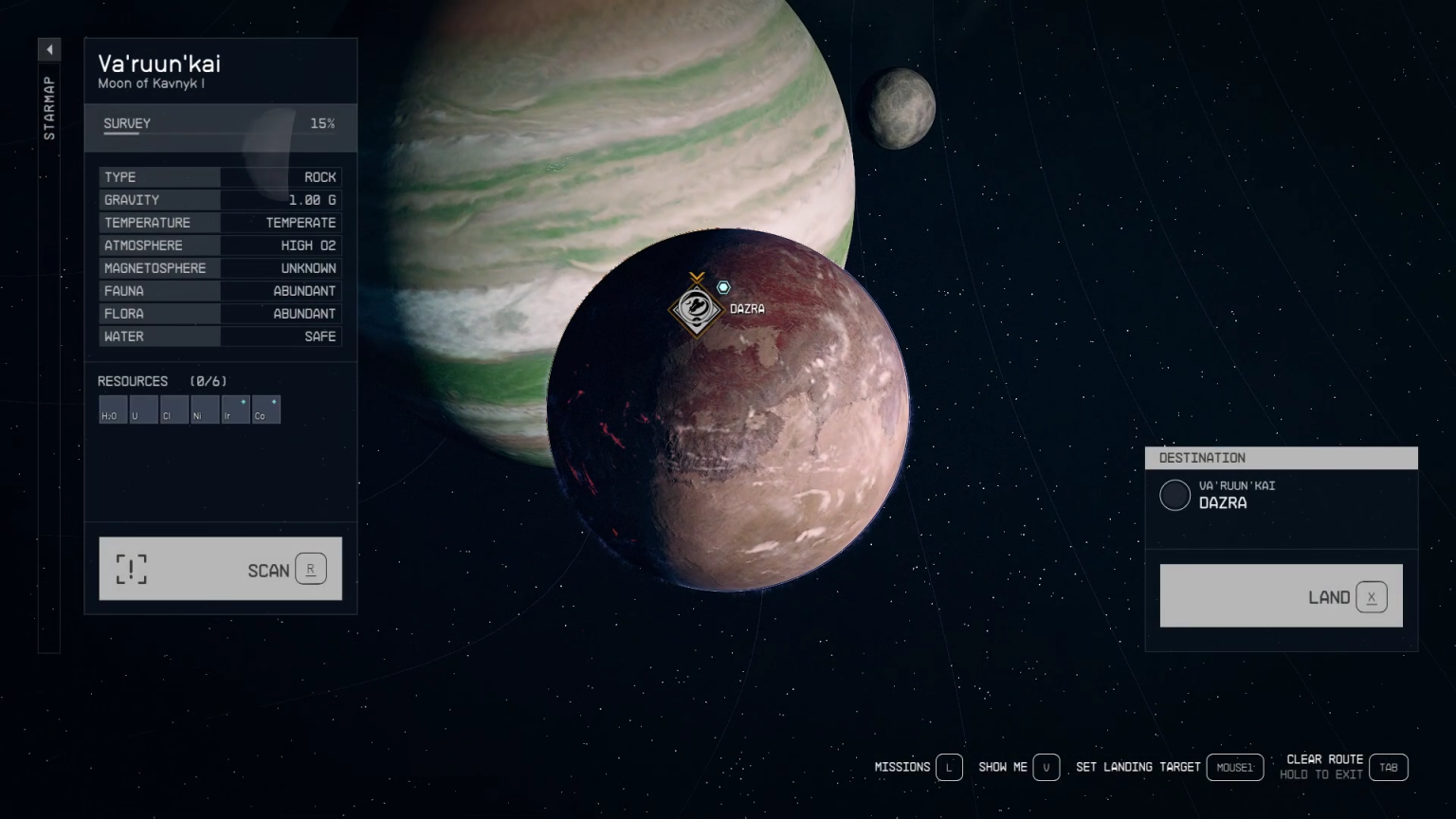This screenshot has width=1456, height=819.
Task: Click the Cobalt (Co) resource slot
Action: point(265,409)
